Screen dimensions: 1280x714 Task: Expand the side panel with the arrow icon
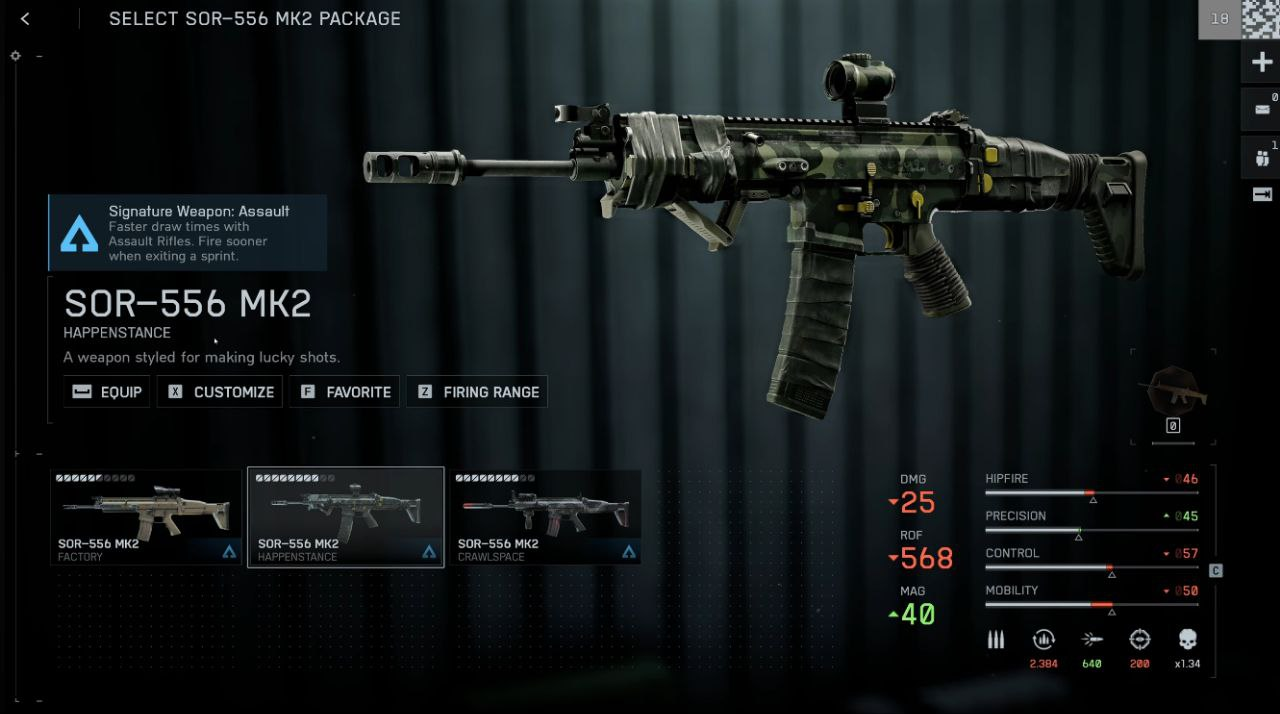1261,195
